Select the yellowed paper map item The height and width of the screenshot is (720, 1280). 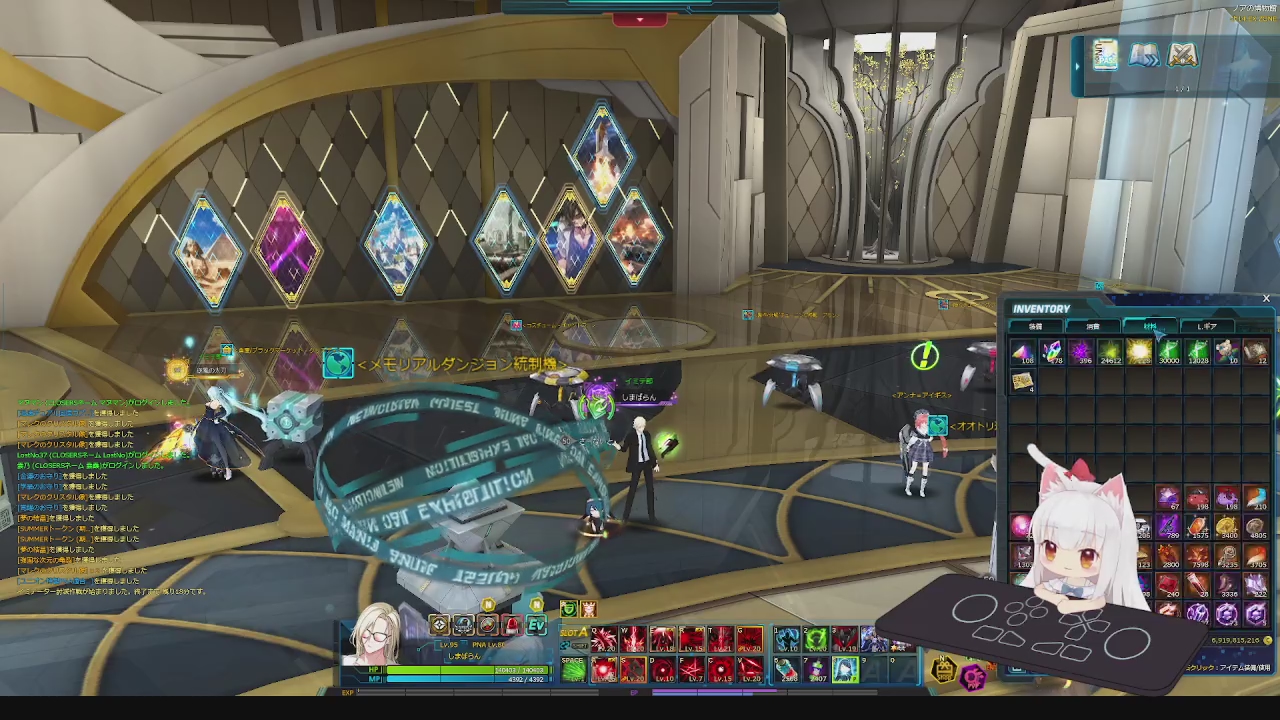[1022, 381]
